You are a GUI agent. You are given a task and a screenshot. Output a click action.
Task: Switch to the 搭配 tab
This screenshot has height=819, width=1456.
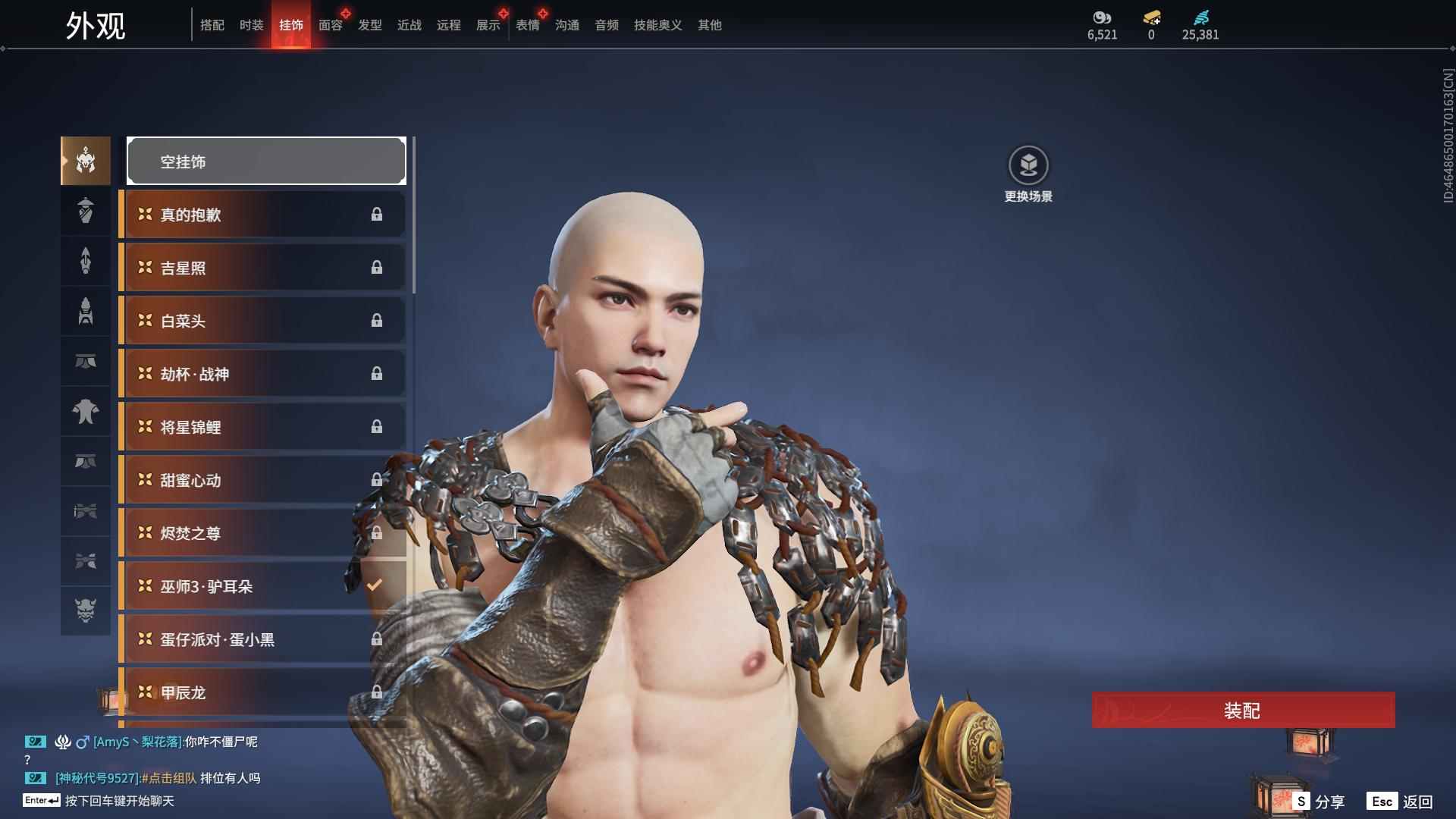tap(212, 25)
